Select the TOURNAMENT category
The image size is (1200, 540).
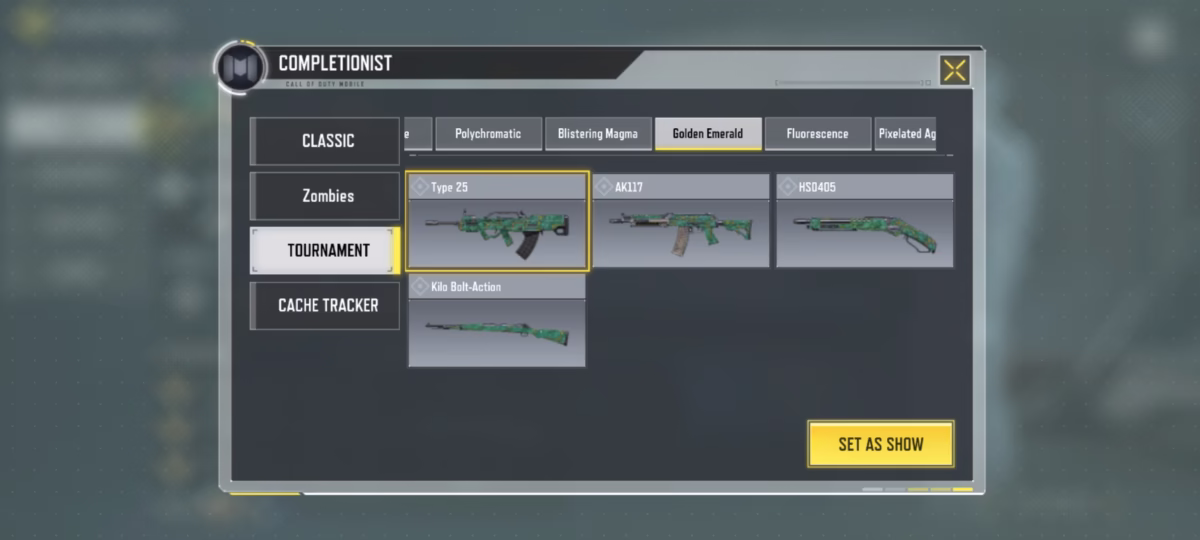point(325,250)
